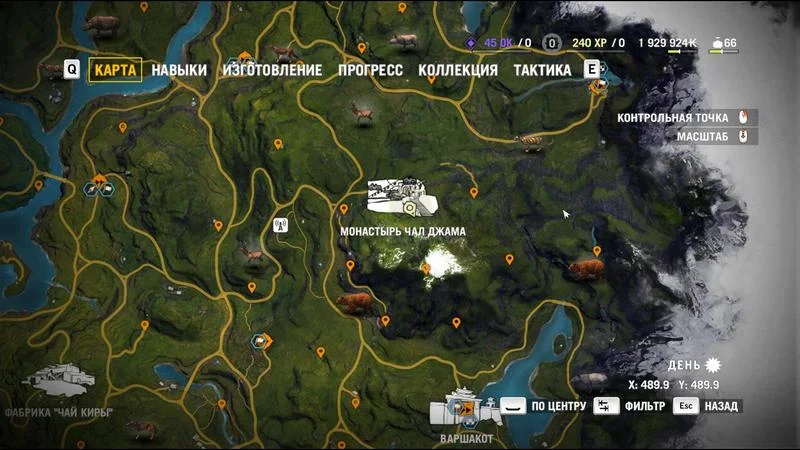Open the Фильтр map filter
The height and width of the screenshot is (450, 800).
point(632,406)
